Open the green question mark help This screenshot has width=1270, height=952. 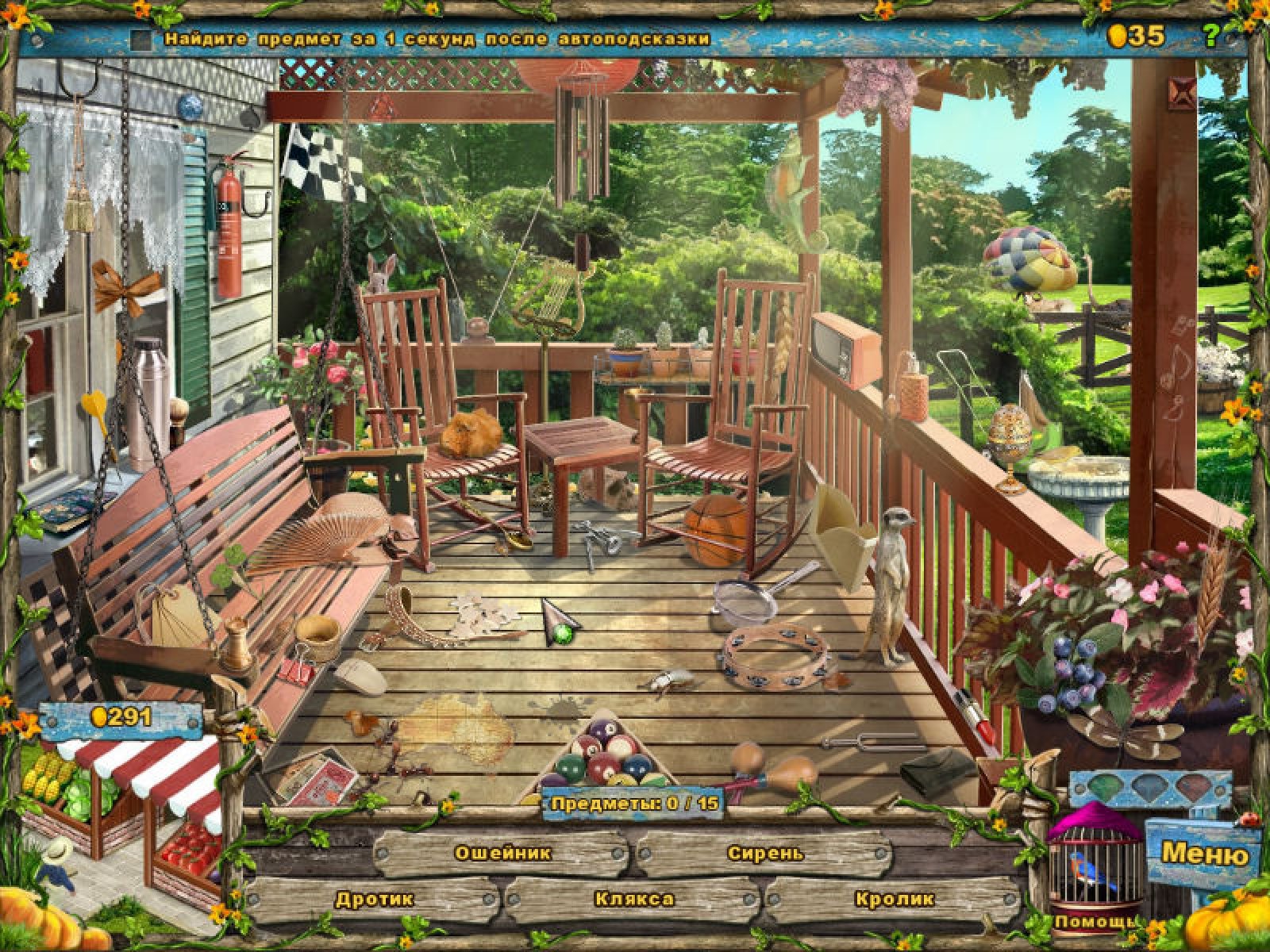pos(1210,36)
